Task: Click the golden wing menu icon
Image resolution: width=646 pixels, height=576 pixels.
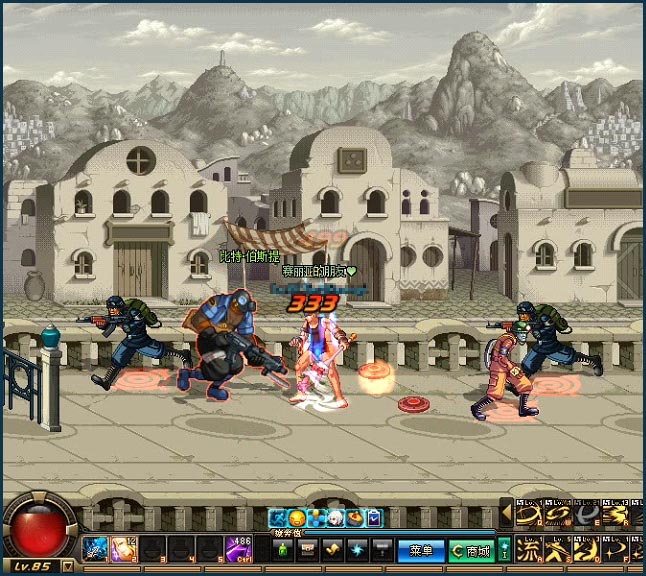Action: [x=333, y=550]
